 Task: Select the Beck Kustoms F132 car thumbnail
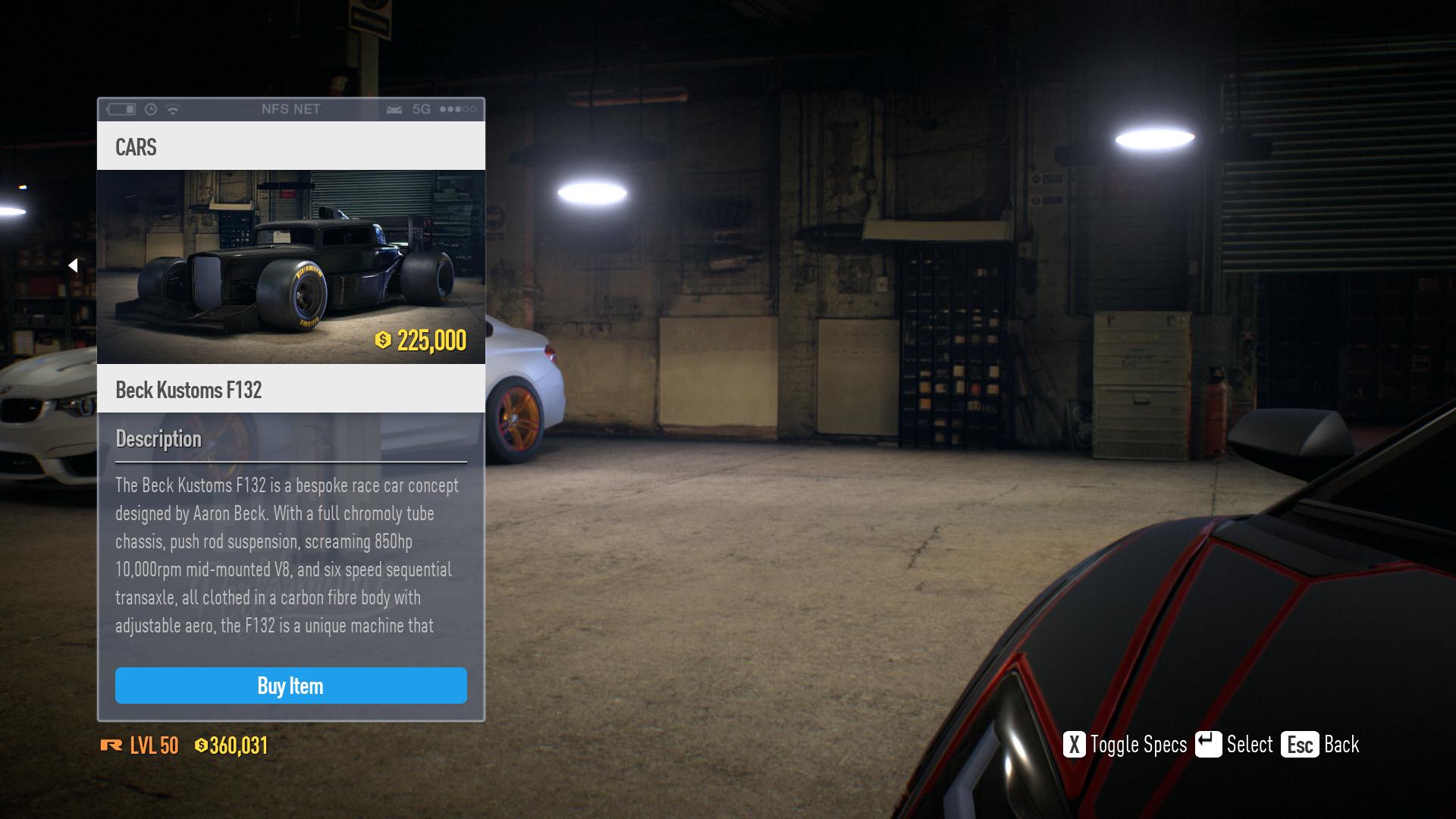click(x=290, y=266)
